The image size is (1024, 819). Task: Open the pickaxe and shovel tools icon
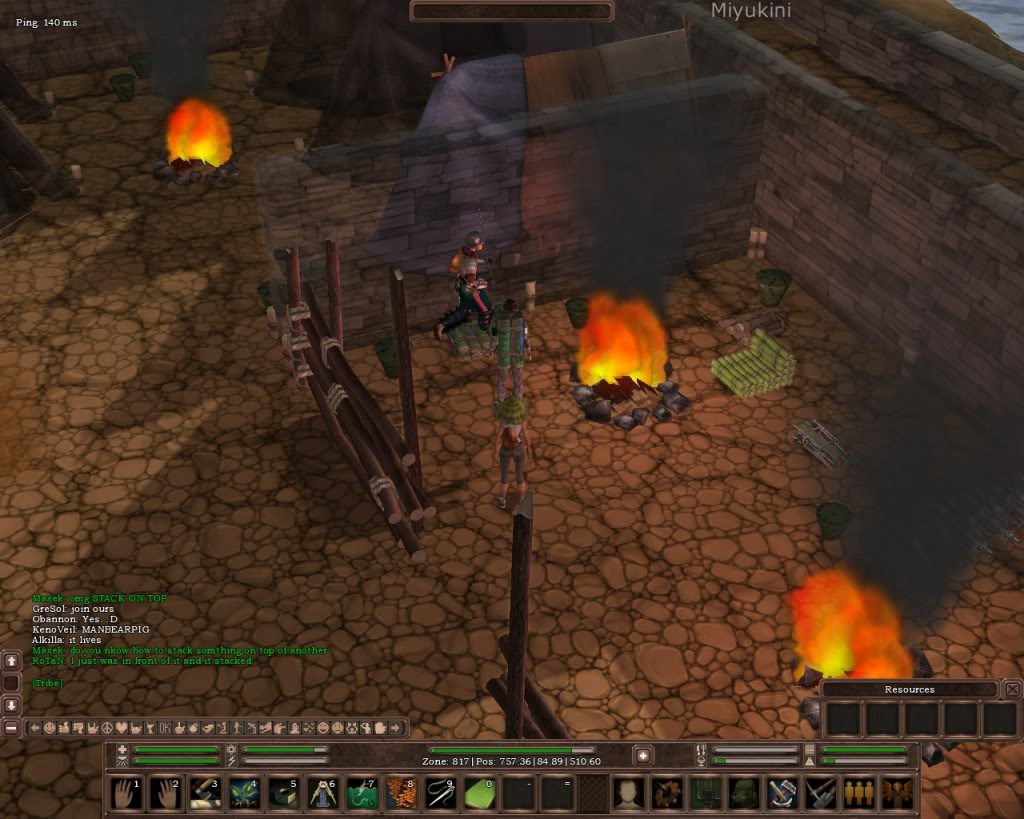[820, 793]
